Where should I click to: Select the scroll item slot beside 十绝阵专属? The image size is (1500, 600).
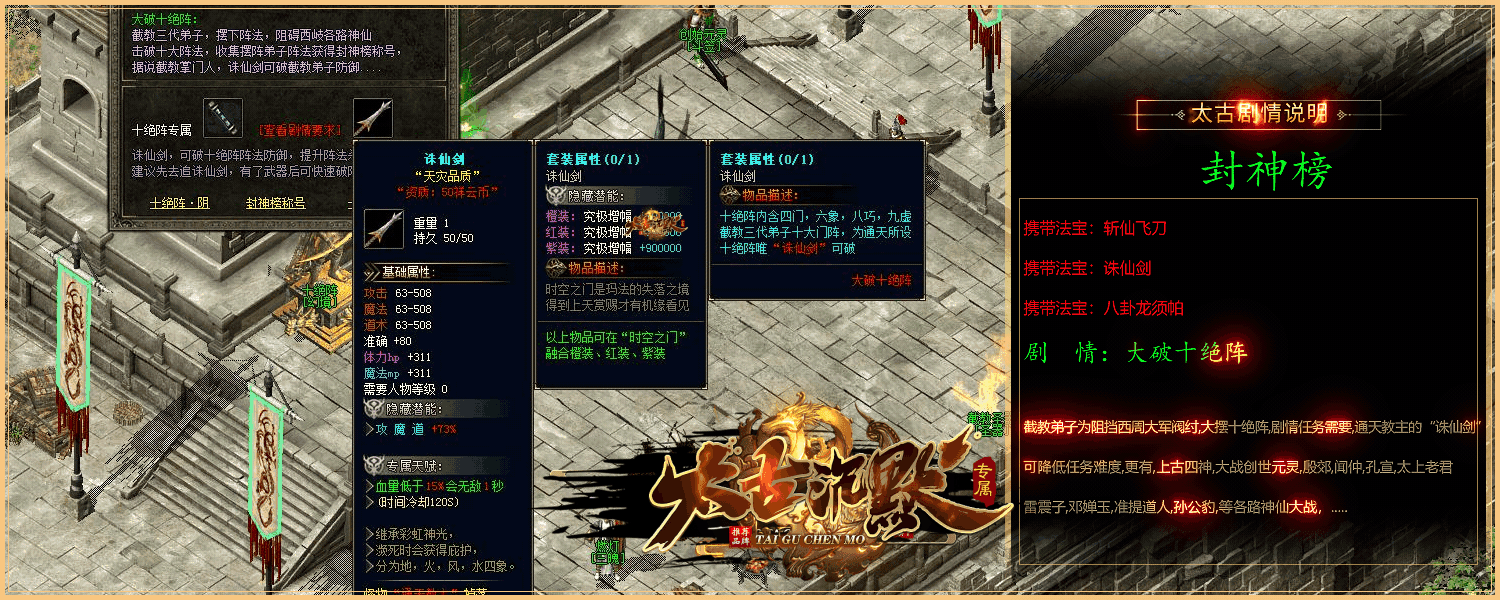pyautogui.click(x=223, y=118)
